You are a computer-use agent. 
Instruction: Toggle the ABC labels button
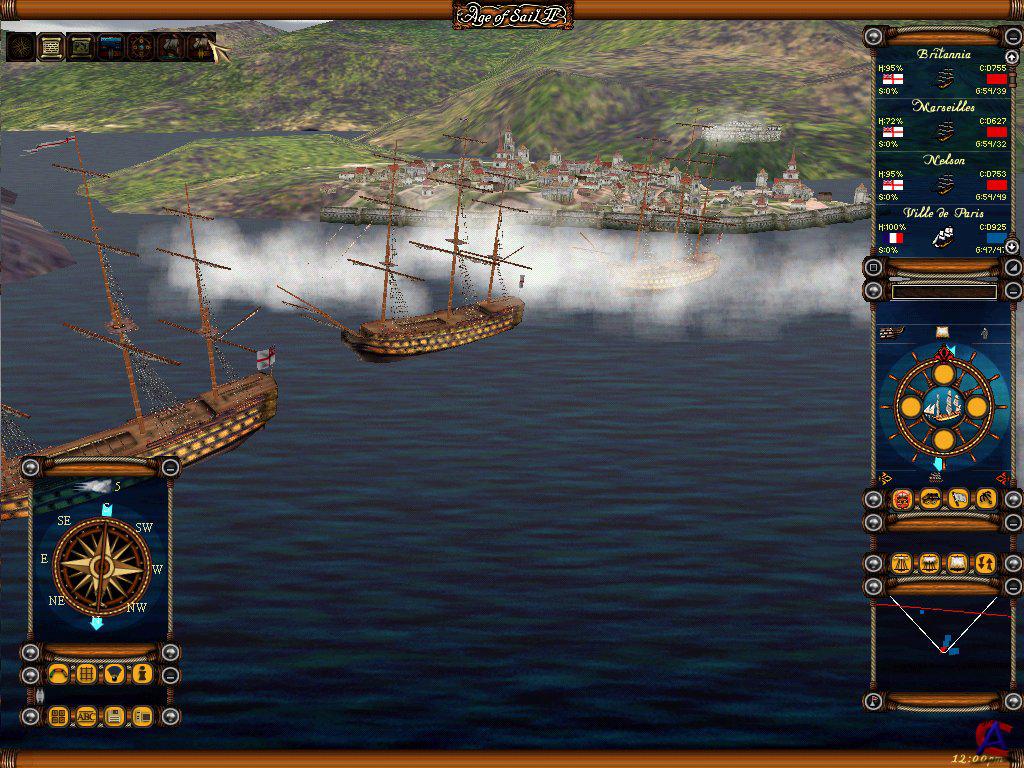(x=87, y=716)
